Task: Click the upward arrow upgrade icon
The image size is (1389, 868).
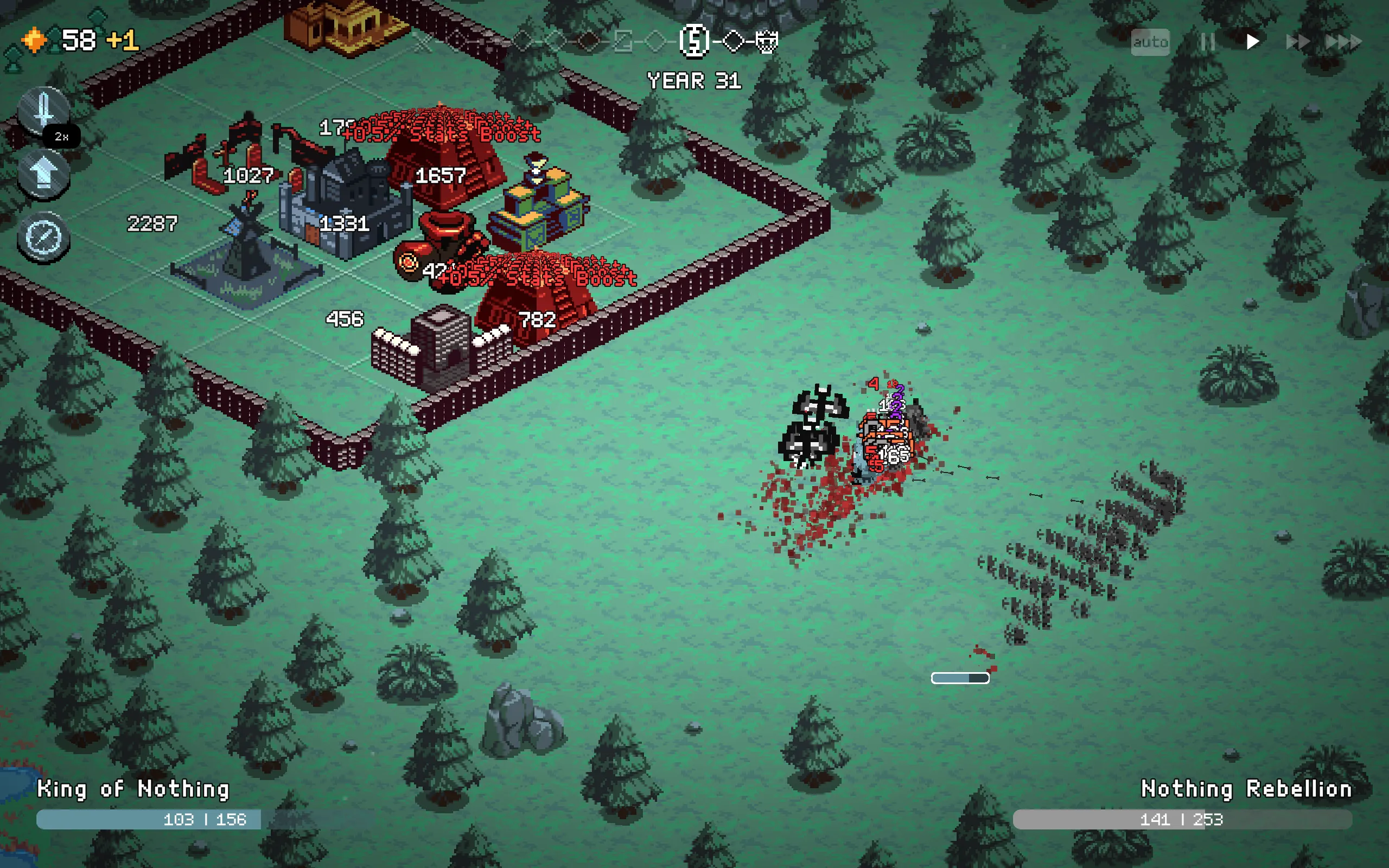Action: (x=43, y=173)
